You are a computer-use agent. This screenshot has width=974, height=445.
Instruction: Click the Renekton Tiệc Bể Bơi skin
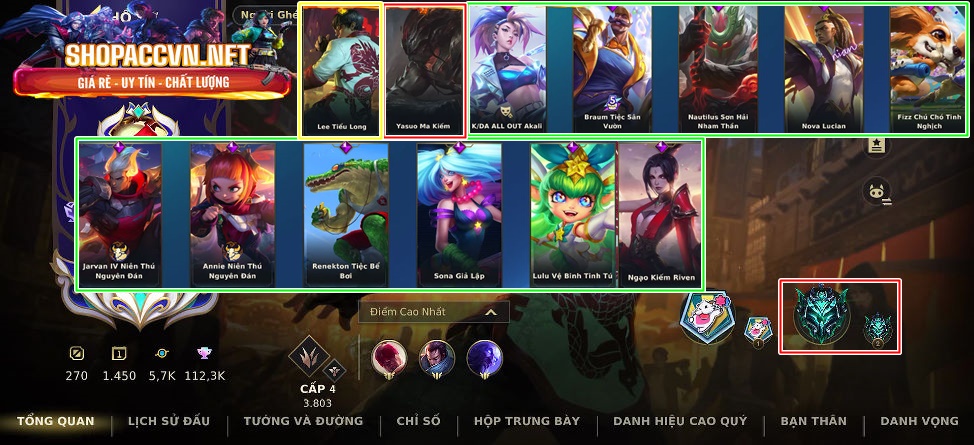click(346, 214)
